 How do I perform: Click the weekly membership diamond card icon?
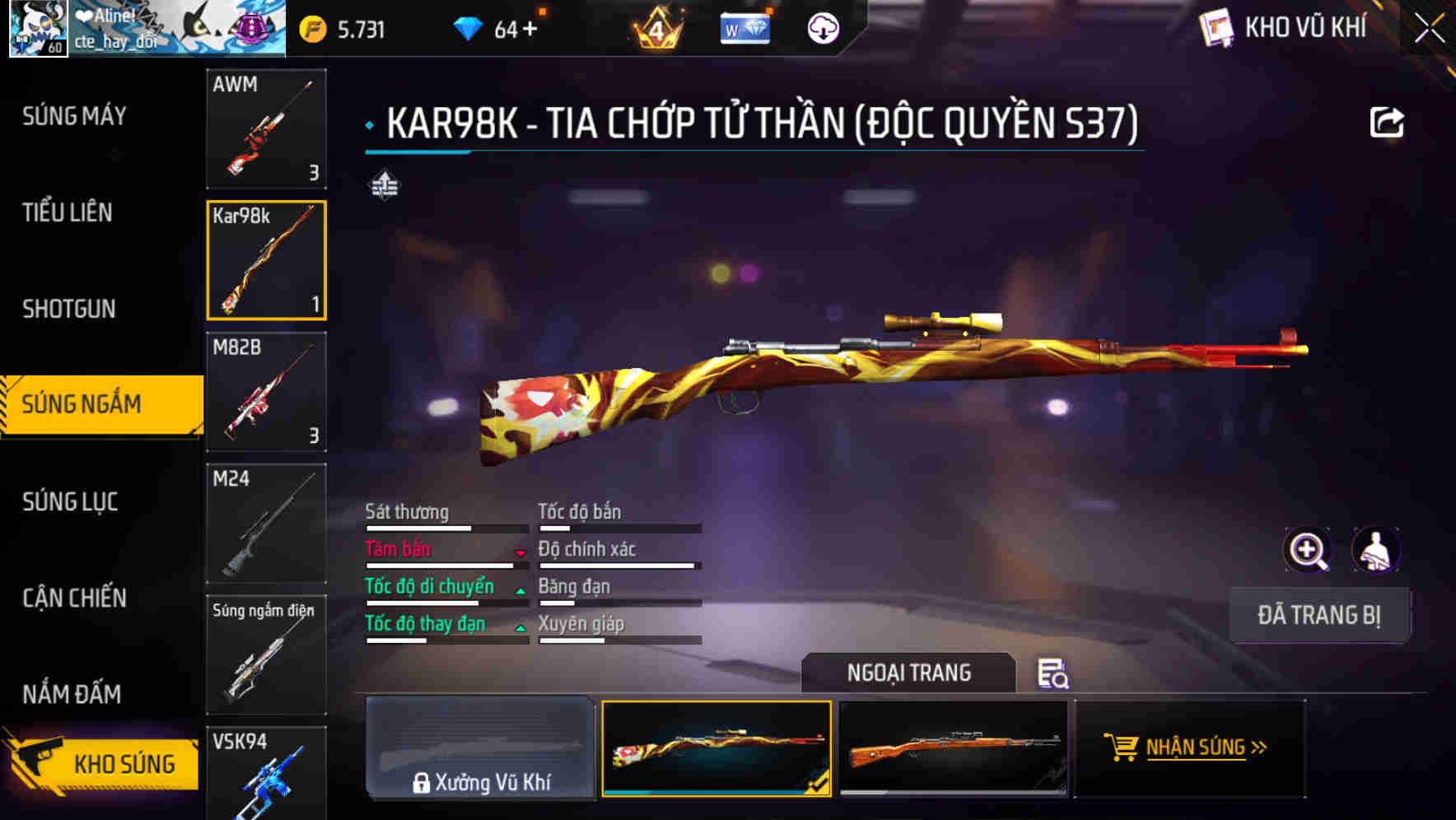[744, 27]
